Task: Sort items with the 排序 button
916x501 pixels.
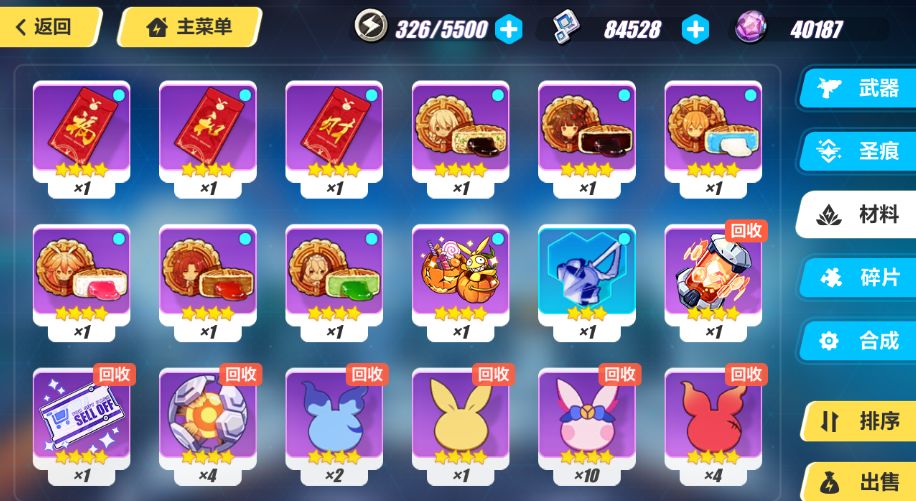Action: coord(860,421)
